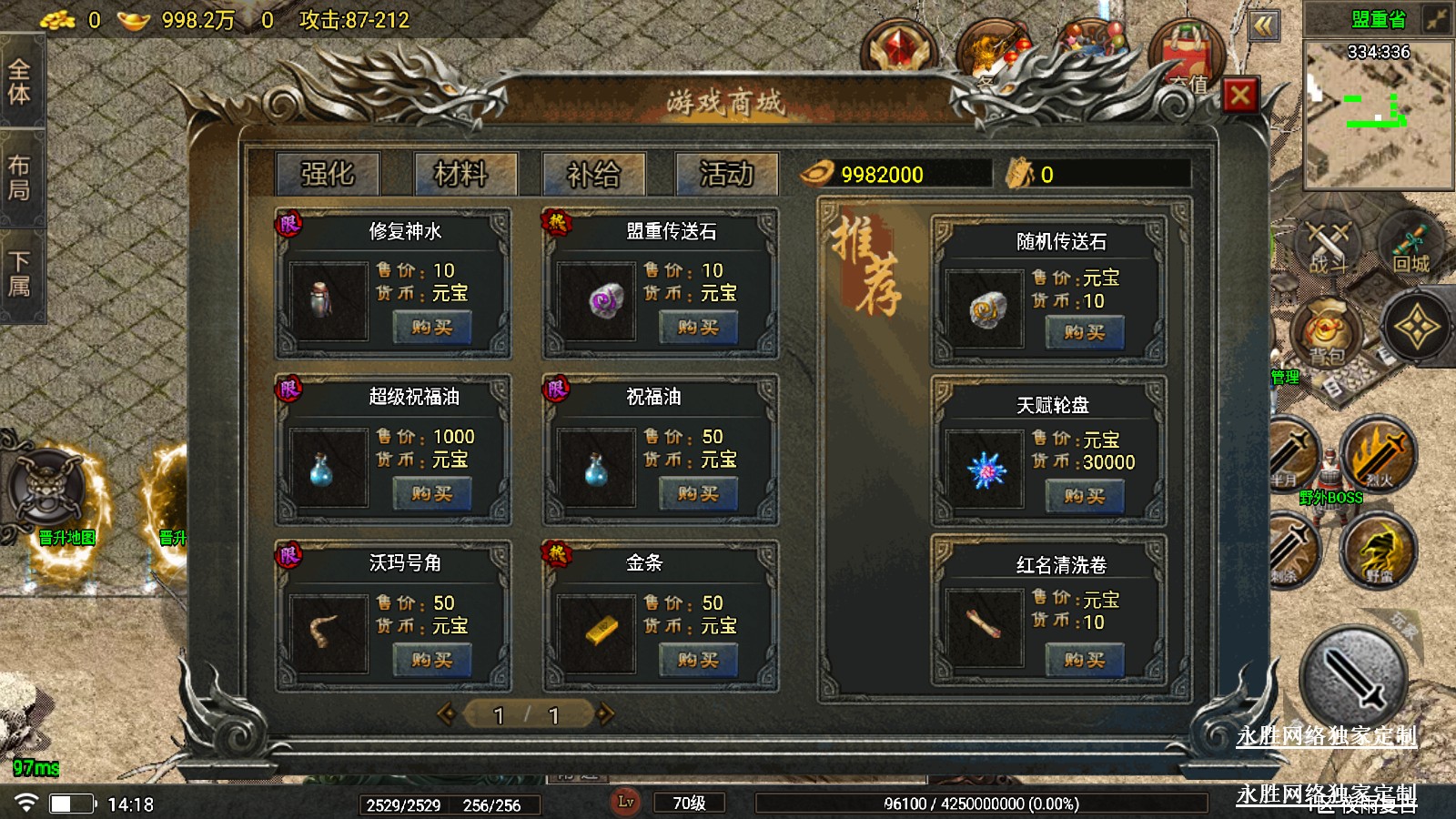Close the game shop window
This screenshot has width=1456, height=819.
[1240, 95]
